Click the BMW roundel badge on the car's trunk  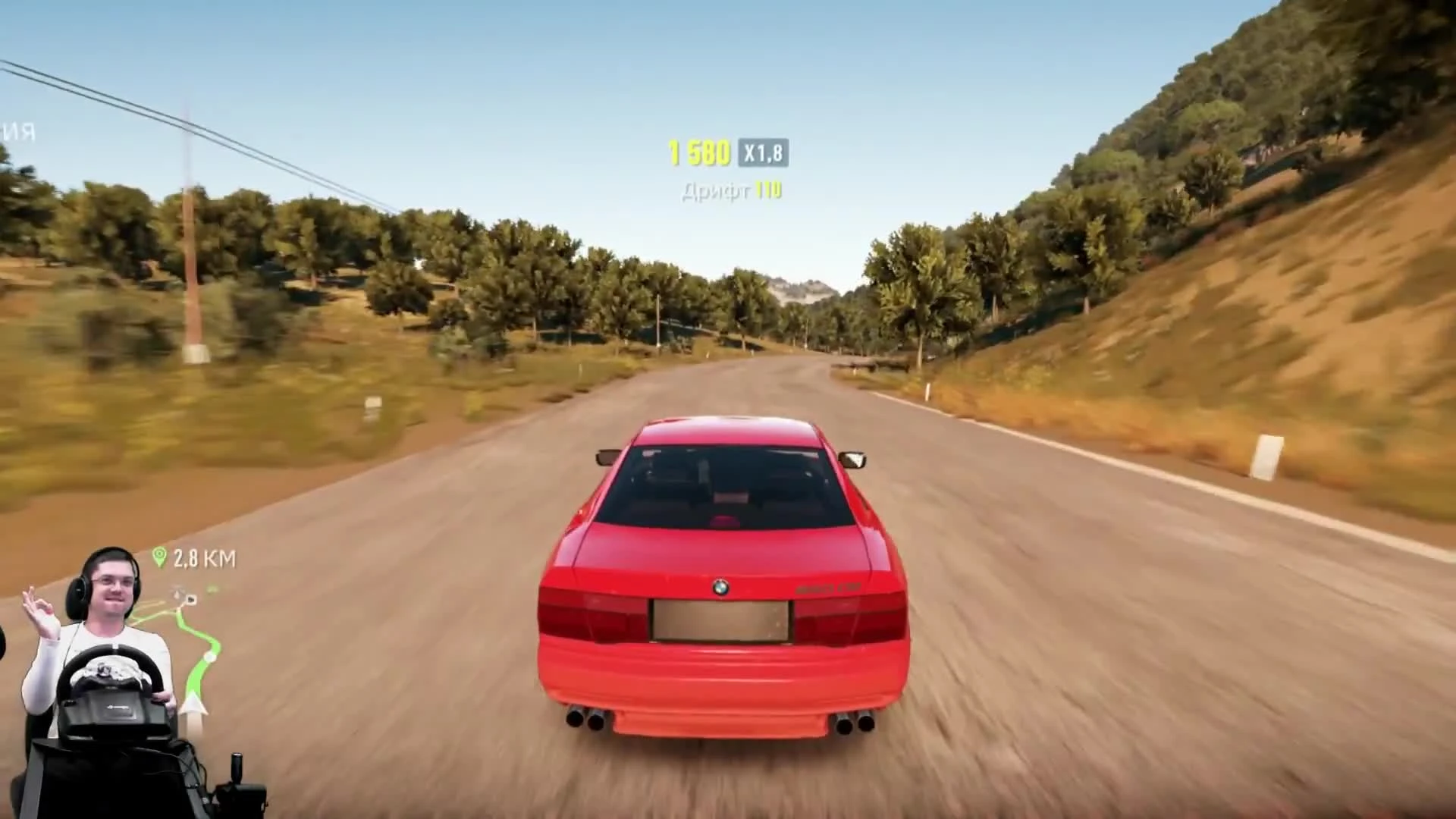tap(720, 588)
